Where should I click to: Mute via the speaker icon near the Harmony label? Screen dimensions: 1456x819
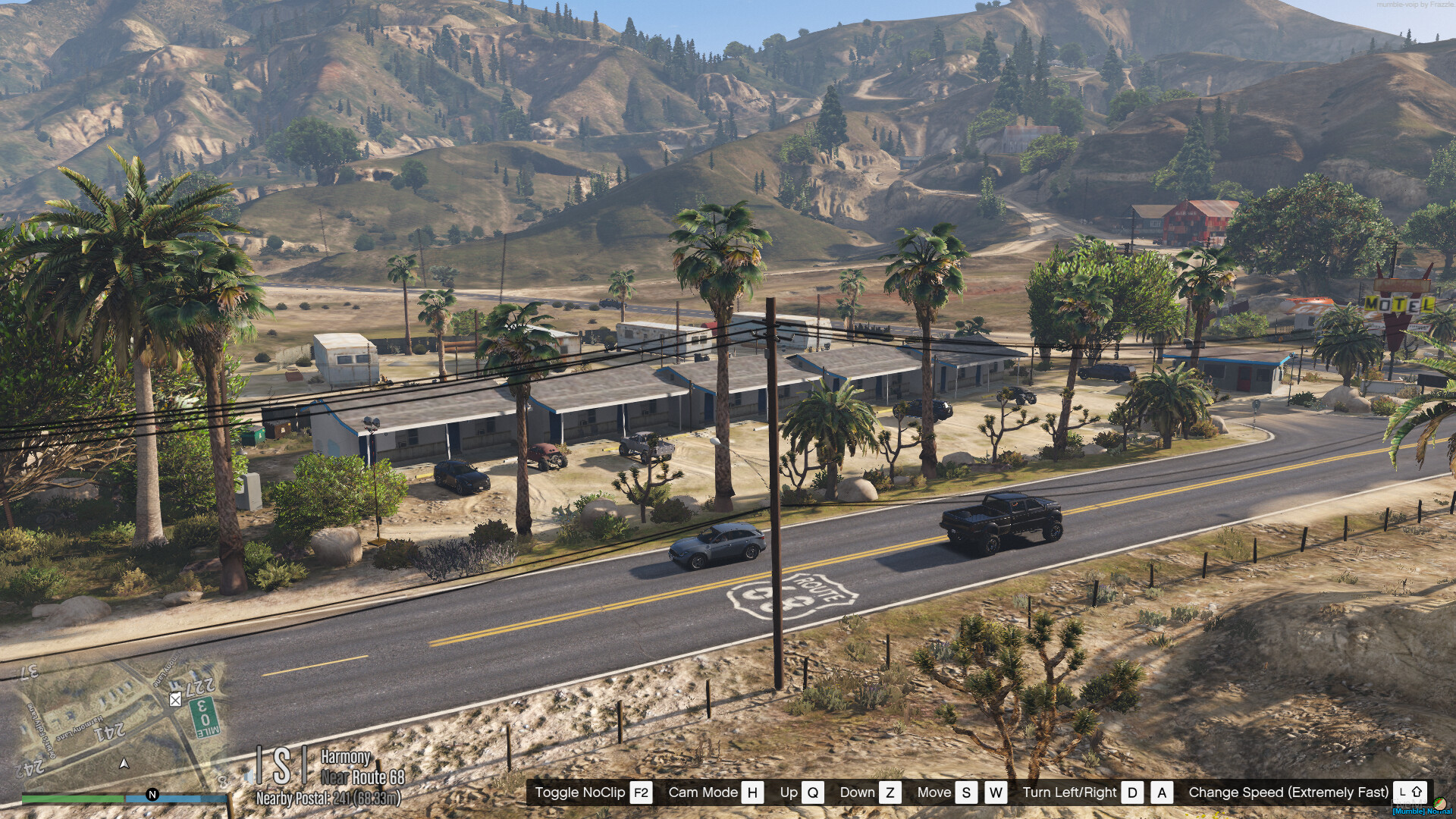pyautogui.click(x=250, y=777)
